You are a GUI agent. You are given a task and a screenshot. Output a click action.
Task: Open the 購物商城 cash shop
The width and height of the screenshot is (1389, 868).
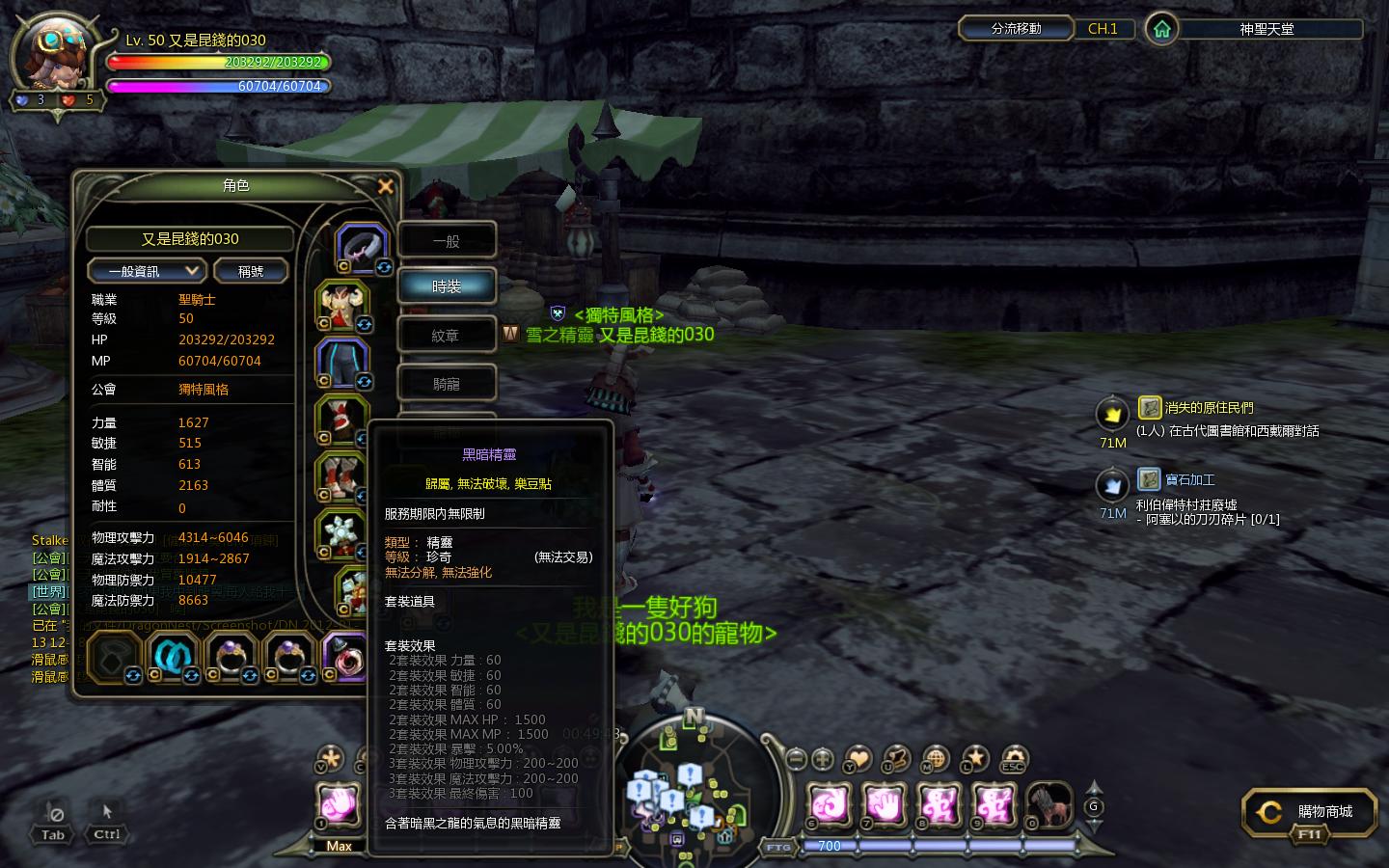click(x=1309, y=812)
